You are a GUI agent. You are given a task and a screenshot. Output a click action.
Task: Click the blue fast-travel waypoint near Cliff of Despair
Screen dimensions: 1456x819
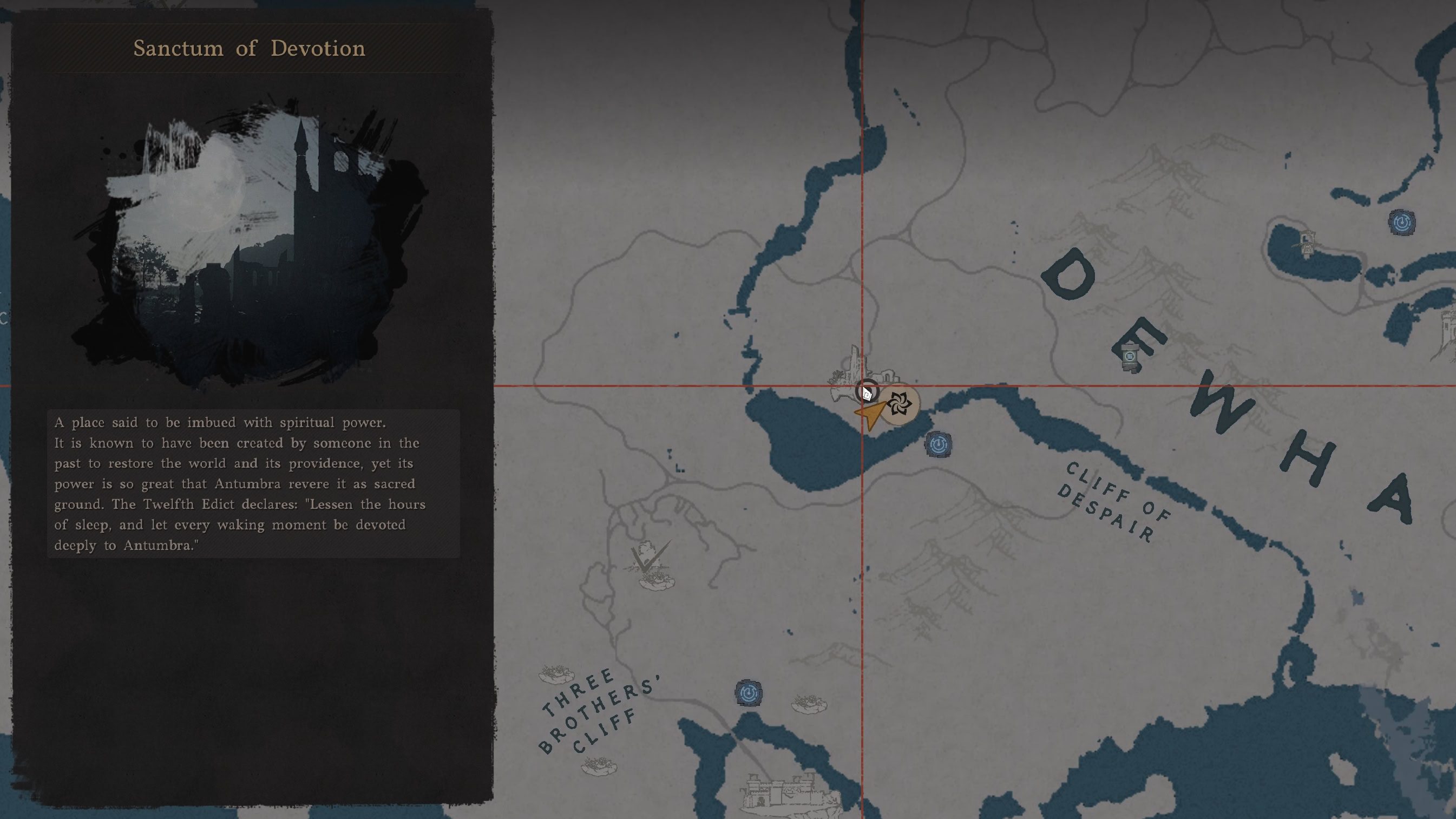coord(940,444)
